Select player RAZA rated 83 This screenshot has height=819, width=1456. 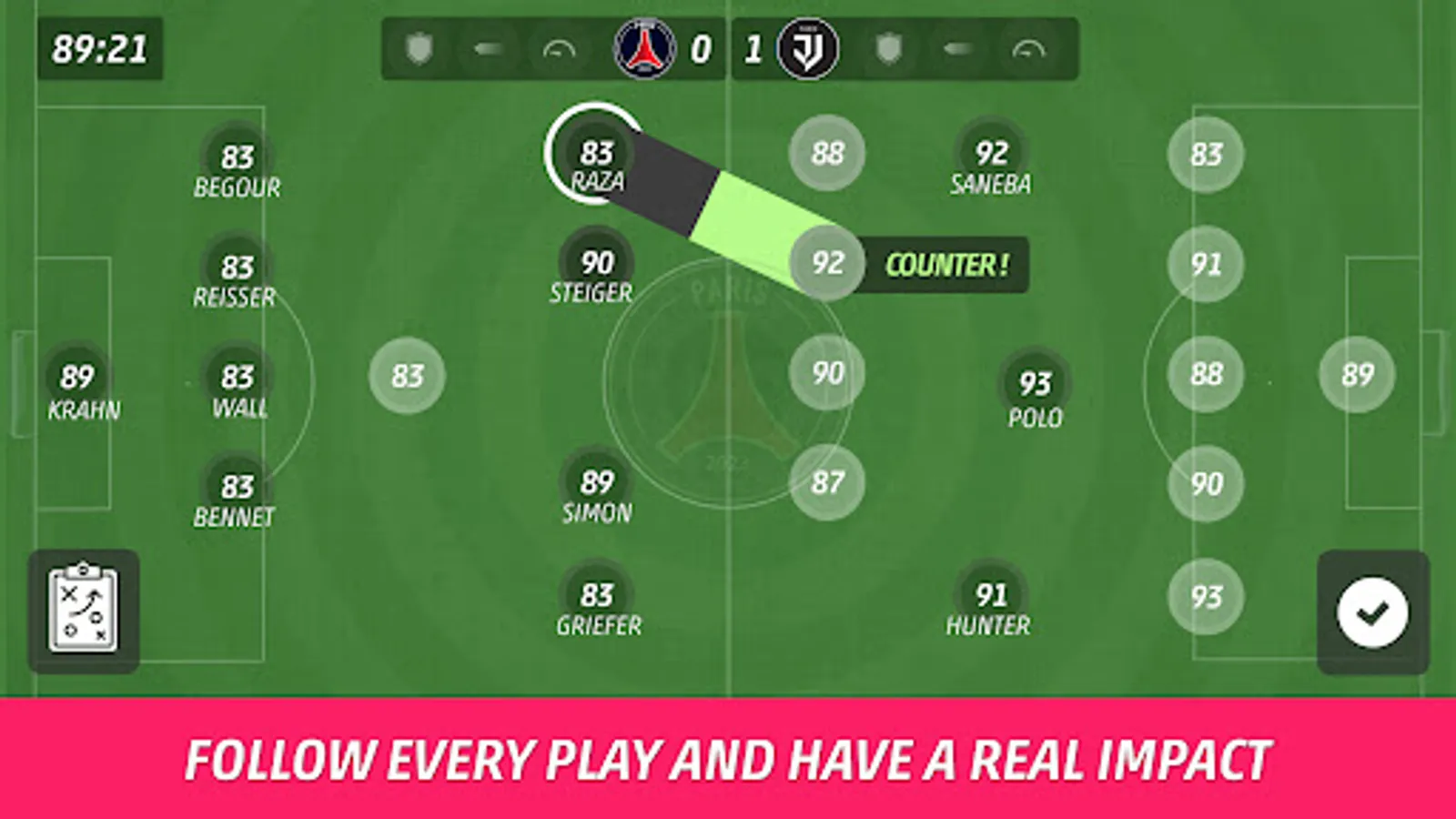point(598,155)
